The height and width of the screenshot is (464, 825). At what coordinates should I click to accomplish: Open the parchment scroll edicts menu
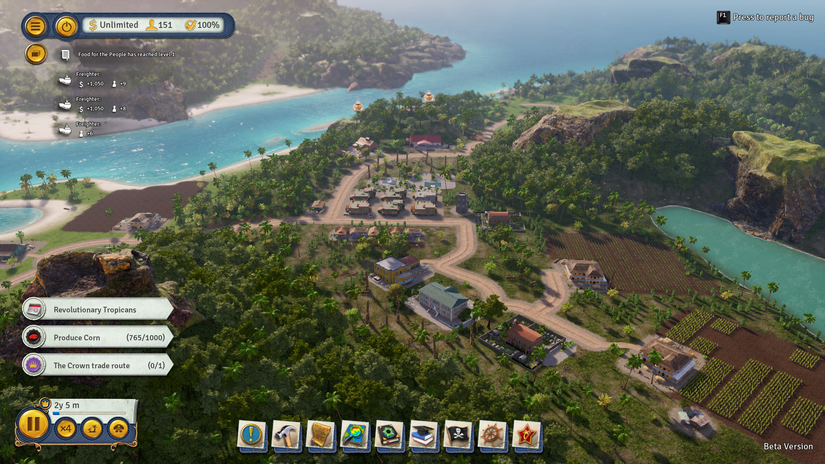(320, 435)
